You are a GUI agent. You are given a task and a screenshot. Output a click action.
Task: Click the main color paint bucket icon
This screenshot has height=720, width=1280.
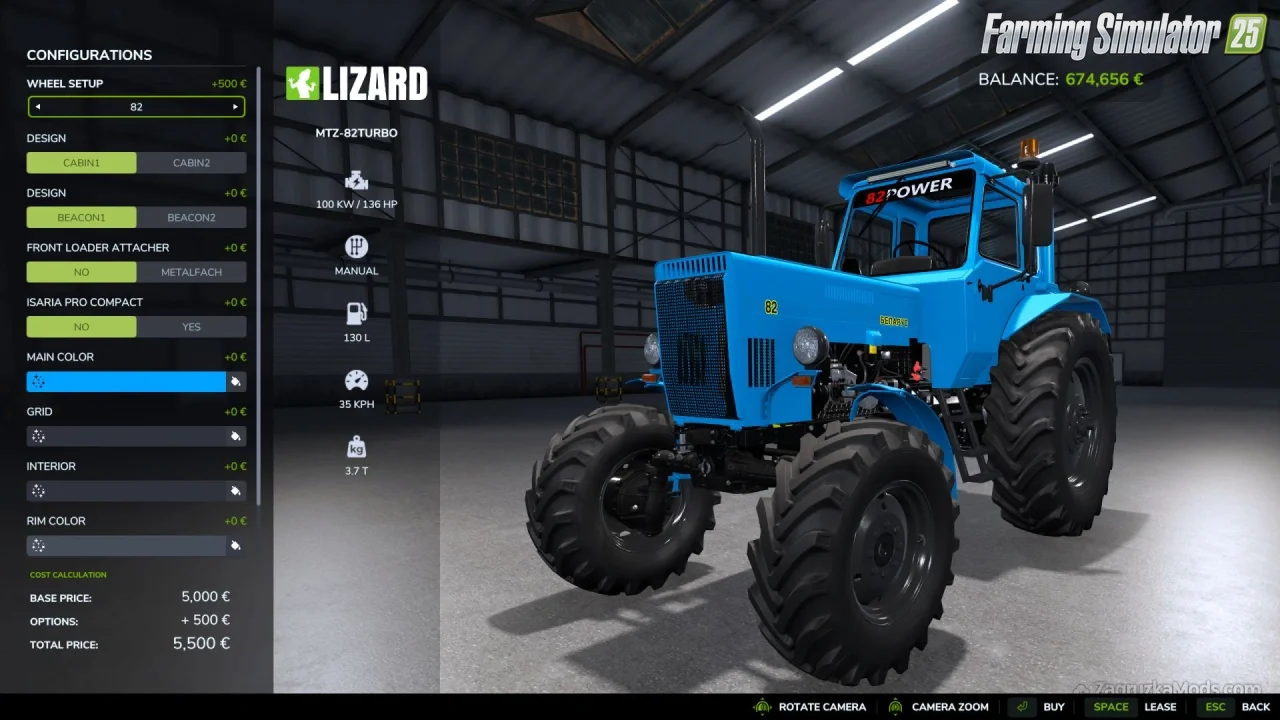pos(236,381)
